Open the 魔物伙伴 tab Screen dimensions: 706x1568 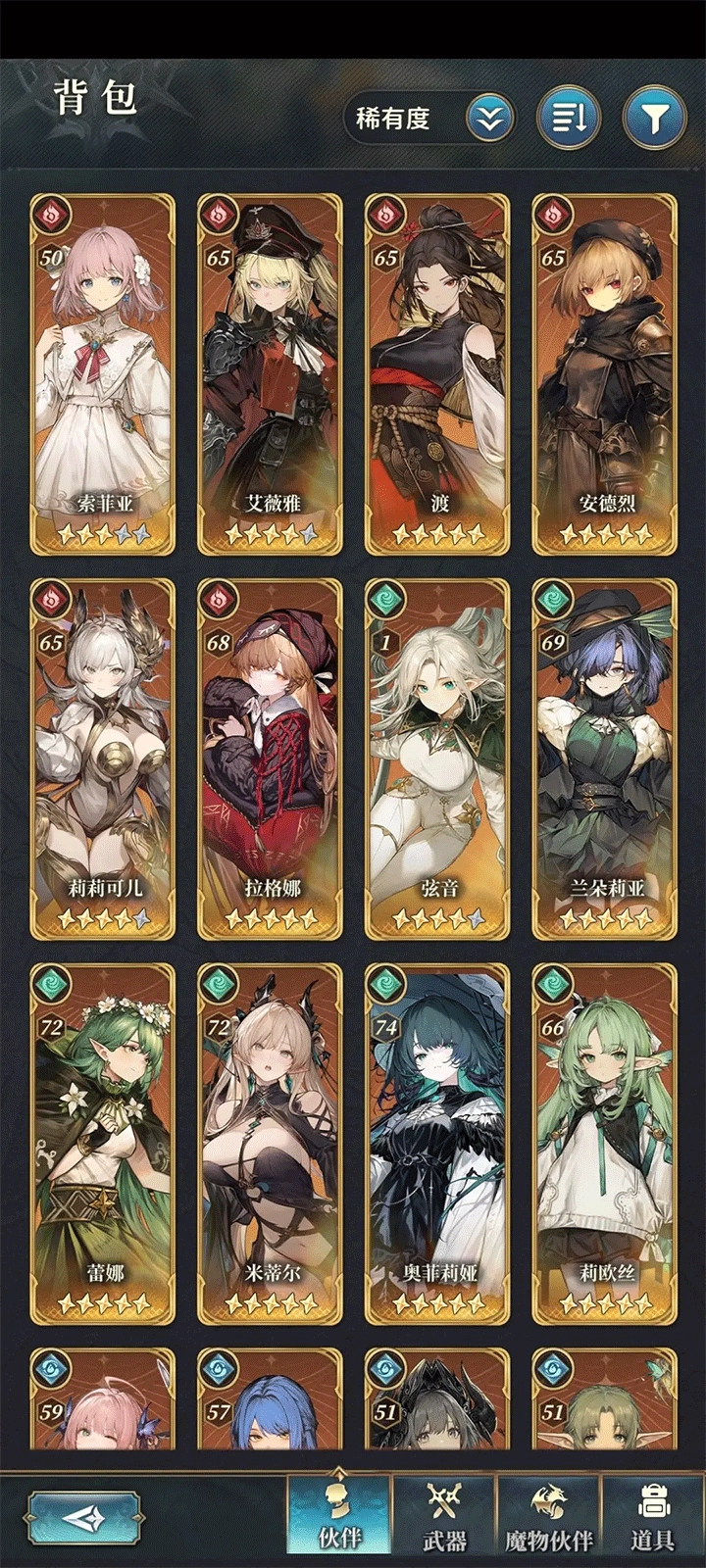[549, 1517]
